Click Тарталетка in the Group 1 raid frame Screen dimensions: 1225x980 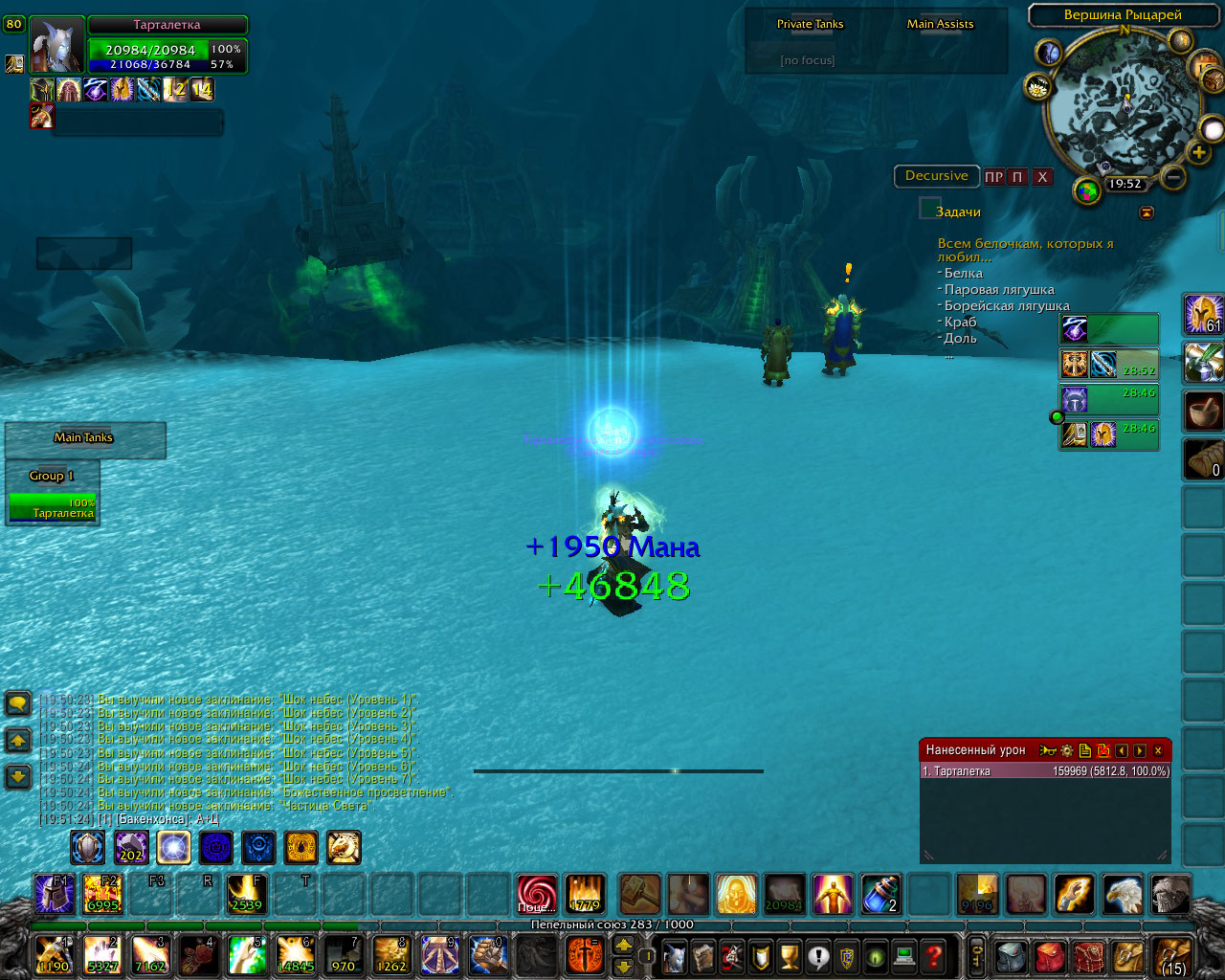pos(53,507)
